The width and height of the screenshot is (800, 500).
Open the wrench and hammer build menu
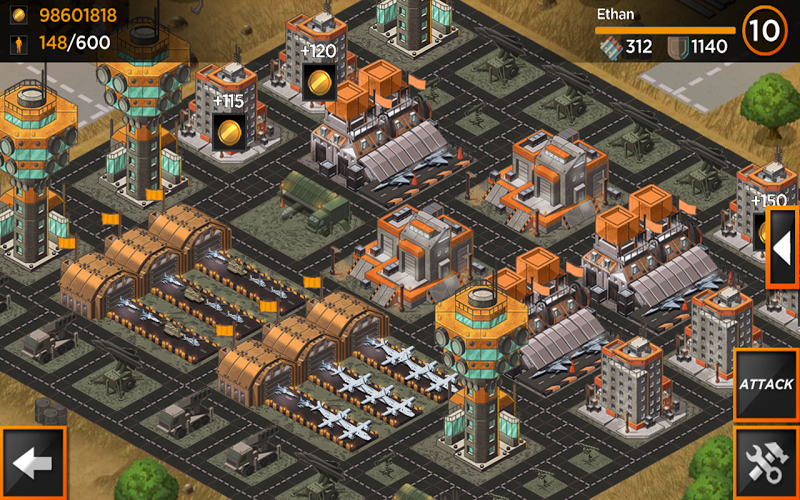pyautogui.click(x=765, y=461)
